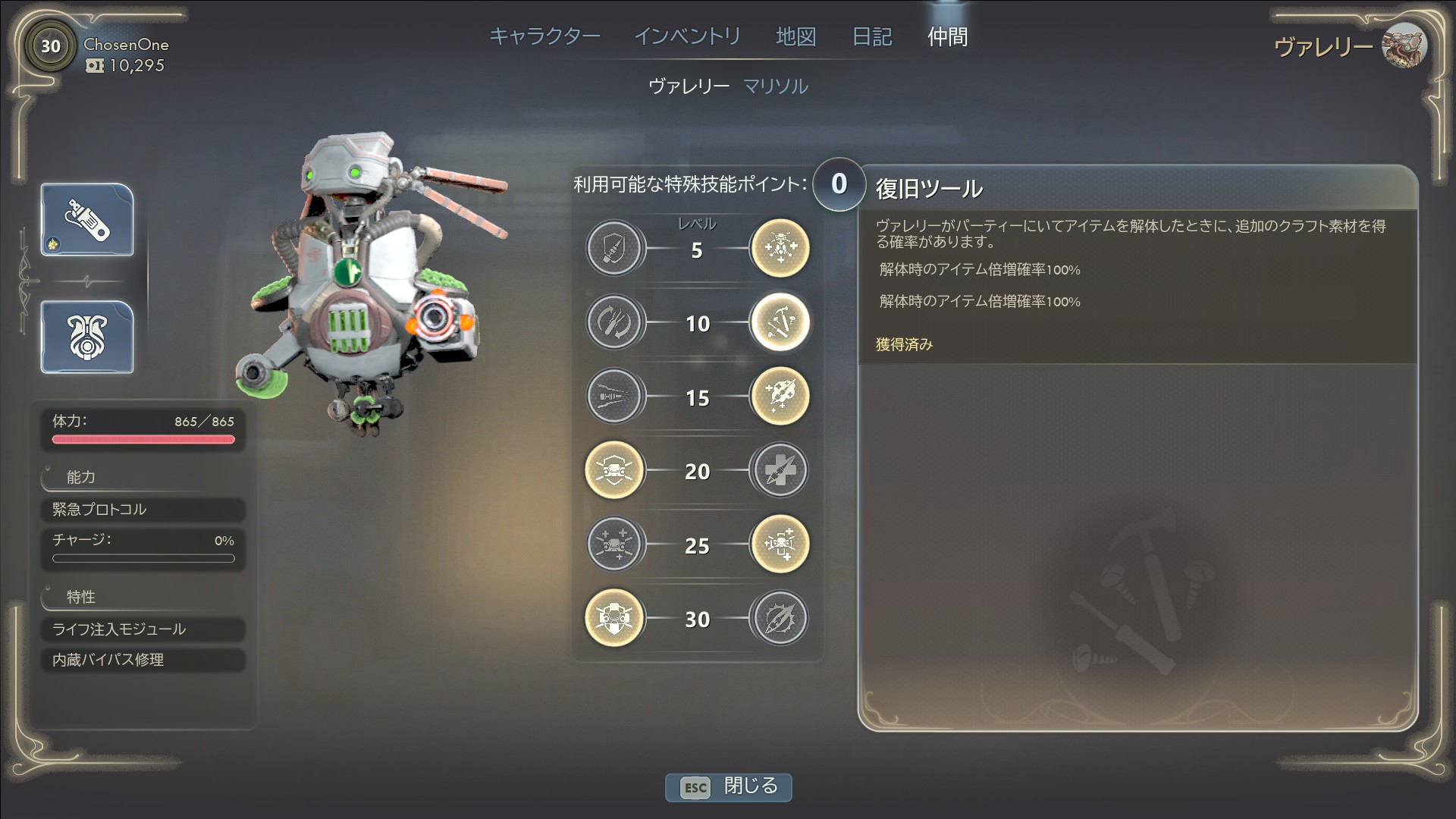Viewport: 1456px width, 819px height.
Task: Pick the level 20 medical cross skill
Action: (x=780, y=470)
